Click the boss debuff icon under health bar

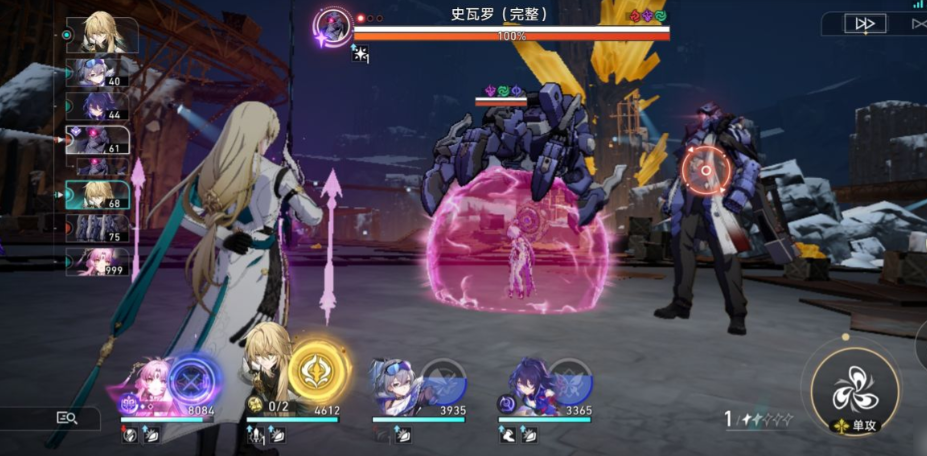(x=358, y=56)
